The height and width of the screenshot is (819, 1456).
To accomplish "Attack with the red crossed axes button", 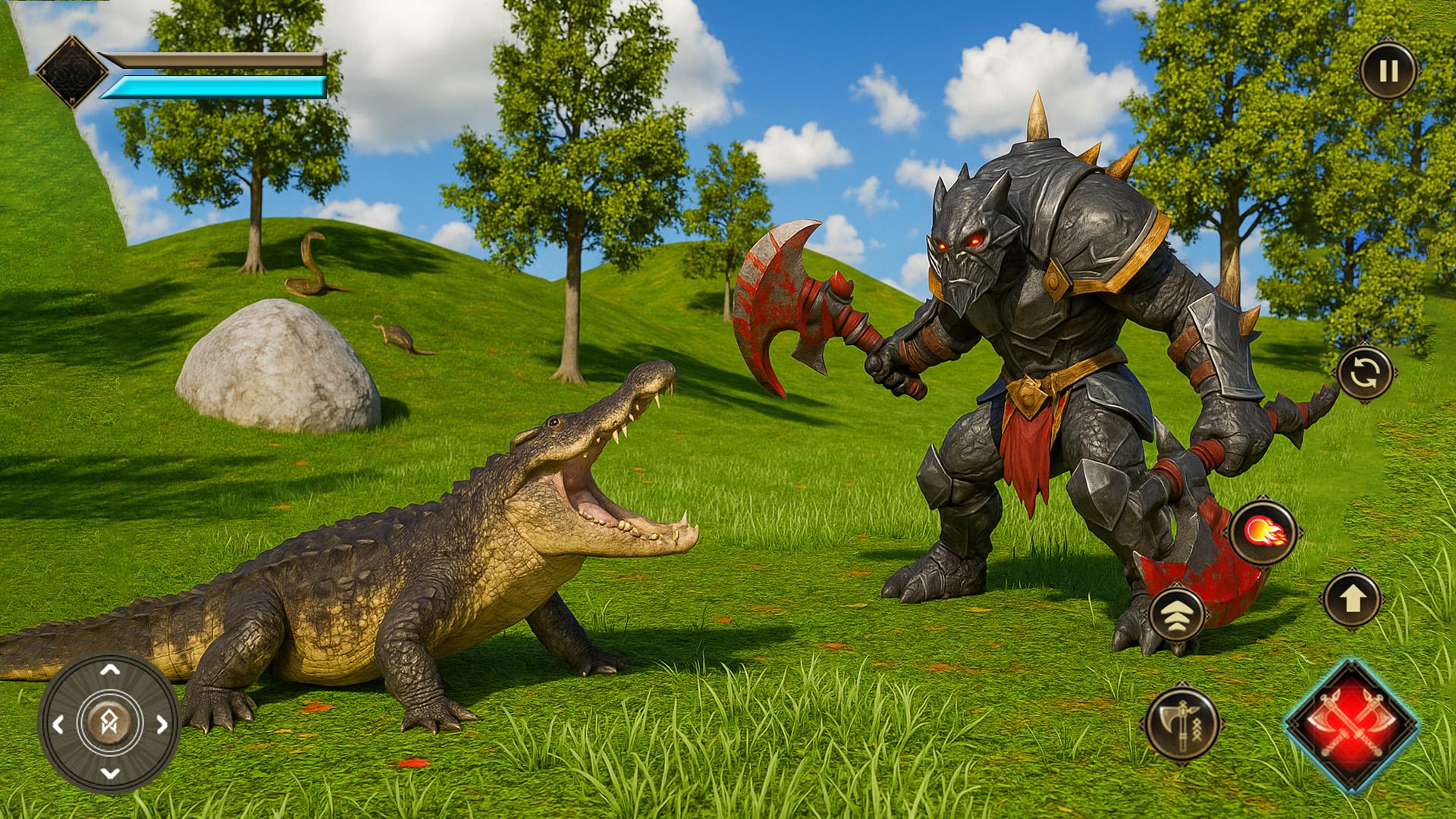I will (1352, 726).
